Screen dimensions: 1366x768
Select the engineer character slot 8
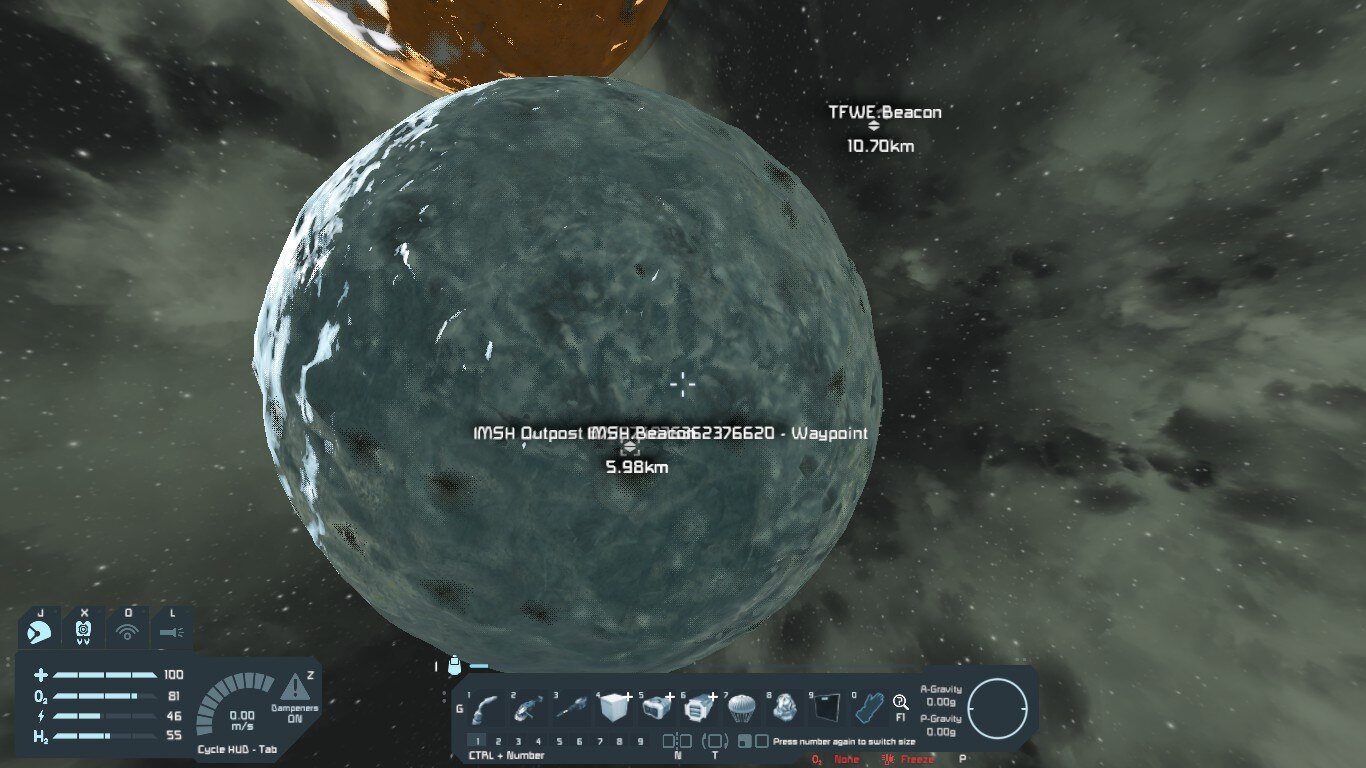pyautogui.click(x=783, y=709)
